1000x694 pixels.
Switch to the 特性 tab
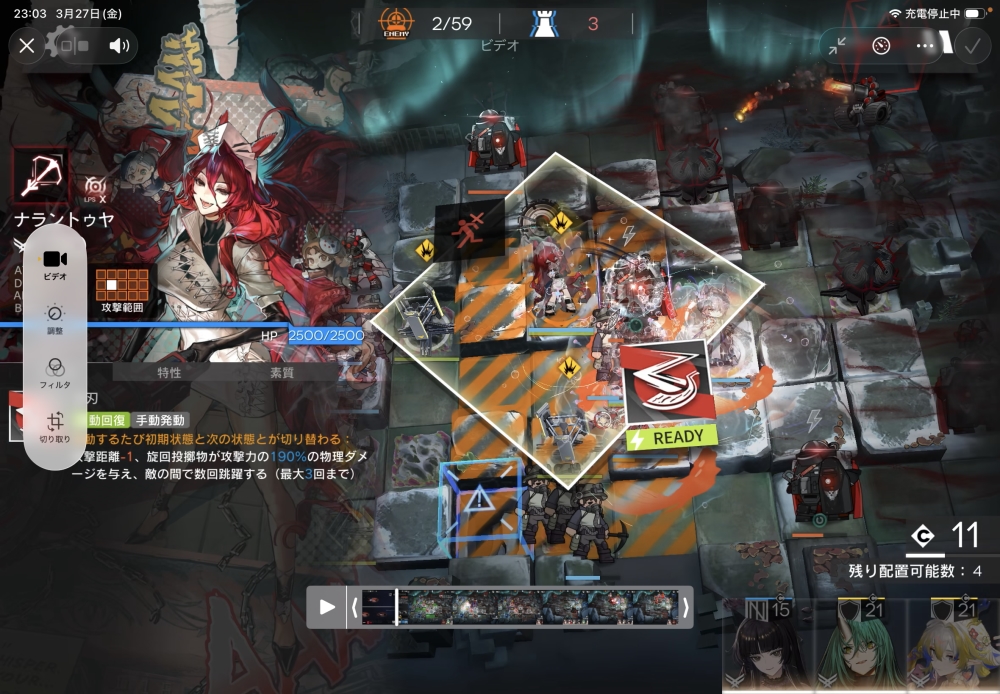tap(169, 372)
